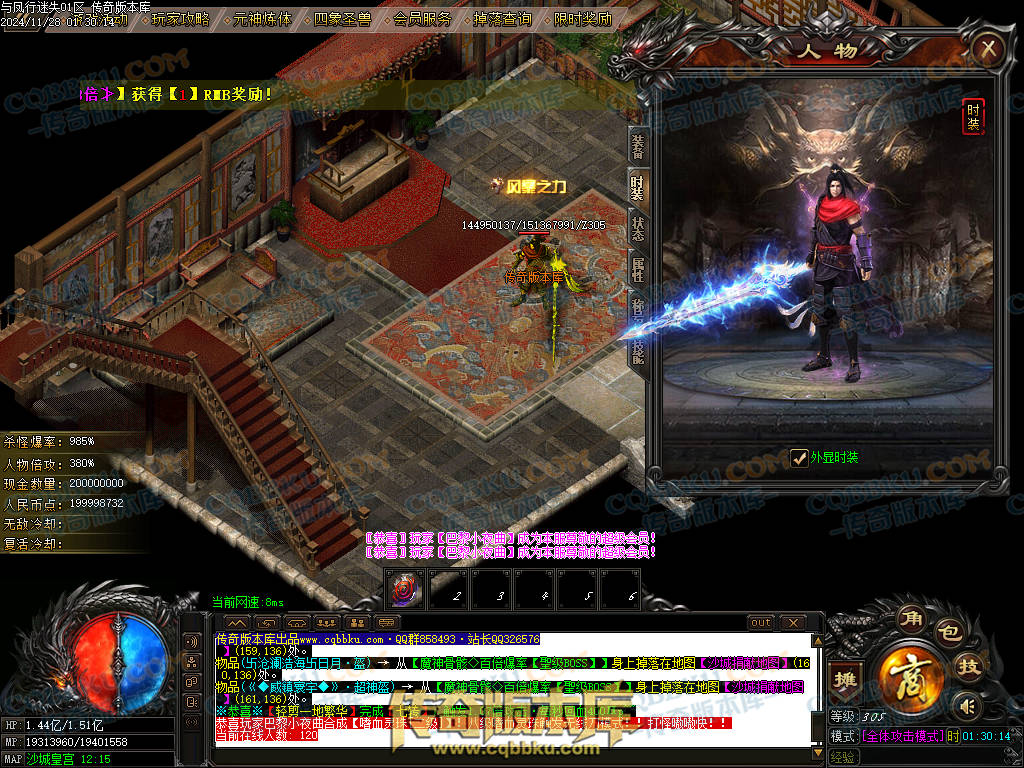Toggle the 外显时装 show-fashion checkbox
Image resolution: width=1024 pixels, height=768 pixels.
(799, 458)
